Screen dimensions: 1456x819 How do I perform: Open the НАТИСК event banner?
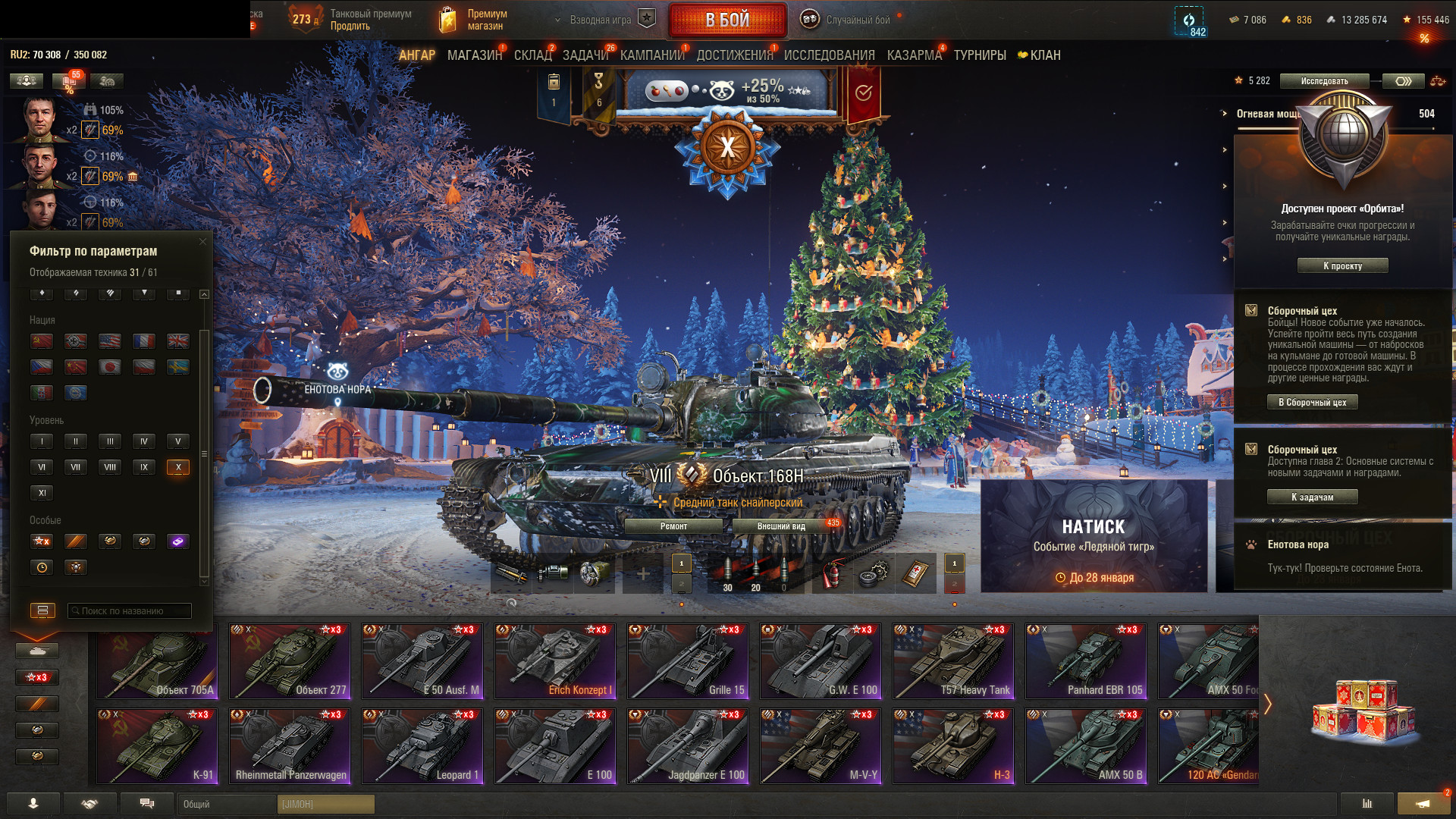click(x=1094, y=535)
